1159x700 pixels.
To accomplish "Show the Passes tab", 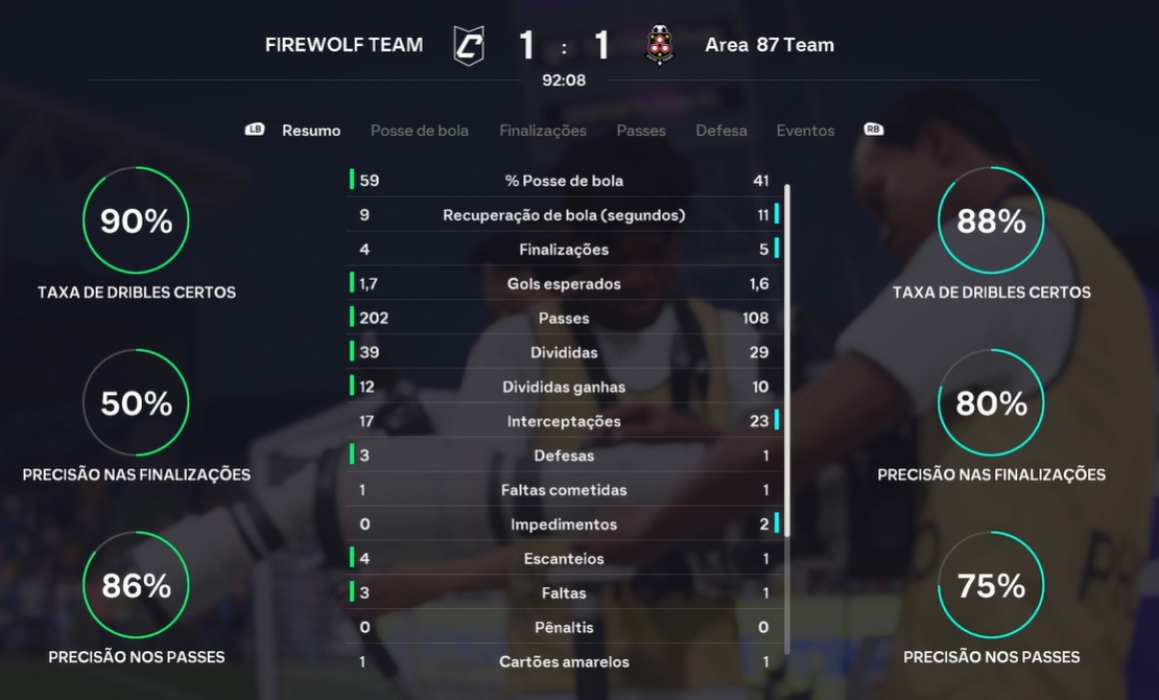I will click(641, 131).
